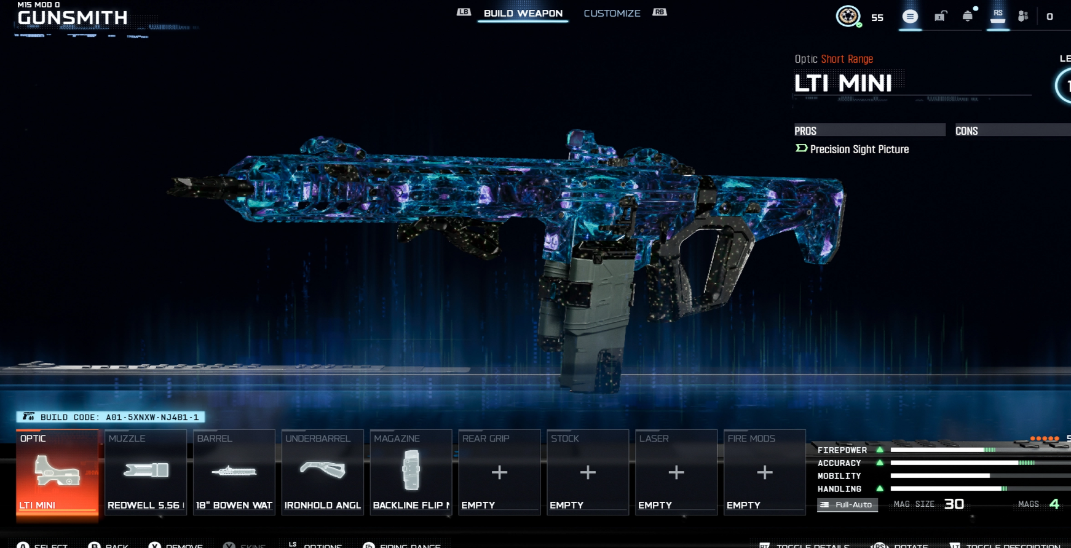This screenshot has height=548, width=1071.
Task: Click the Full-Auto fire mode tag
Action: (847, 504)
